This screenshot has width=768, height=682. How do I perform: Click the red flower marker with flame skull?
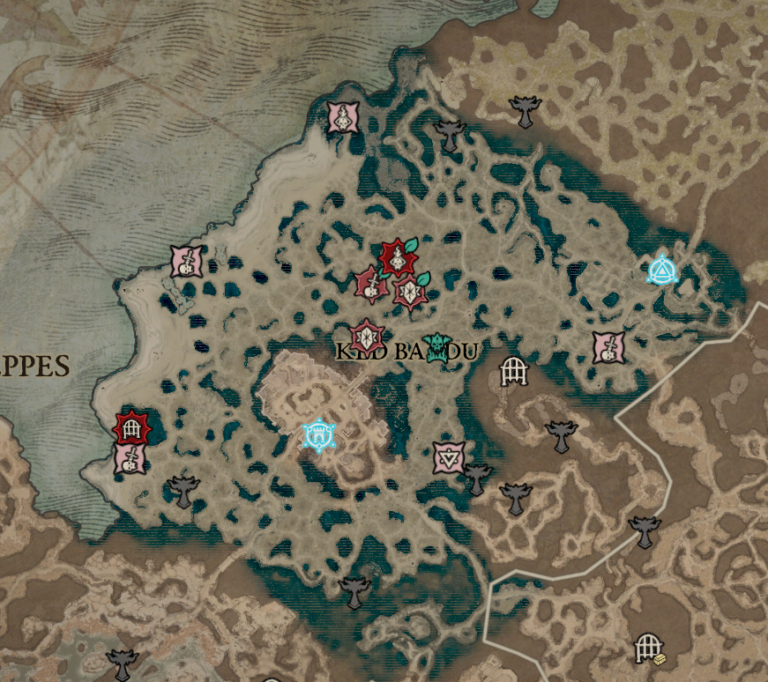click(398, 258)
